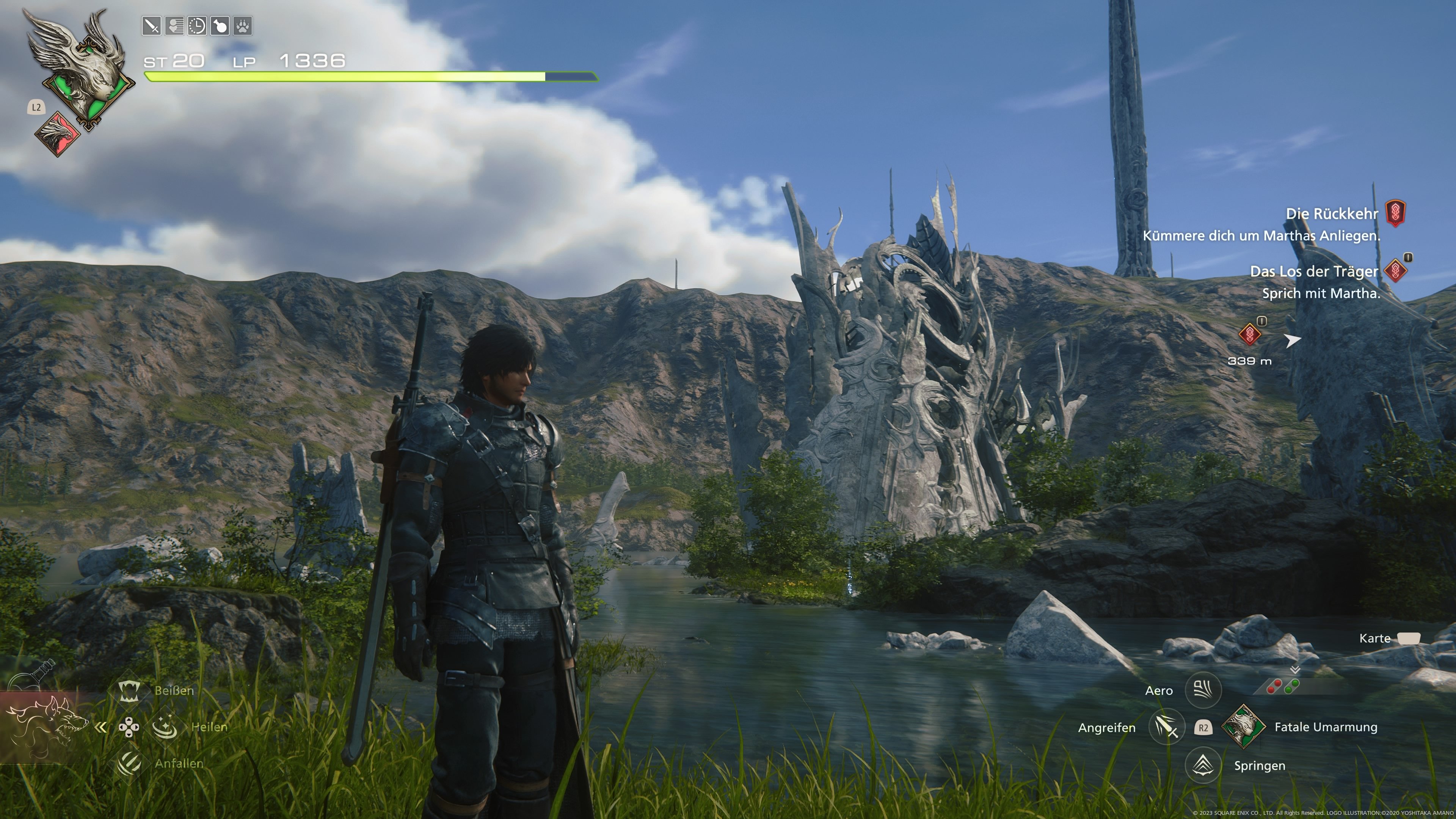Image resolution: width=1456 pixels, height=819 pixels.
Task: Select the flask status effect icon
Action: [x=220, y=26]
